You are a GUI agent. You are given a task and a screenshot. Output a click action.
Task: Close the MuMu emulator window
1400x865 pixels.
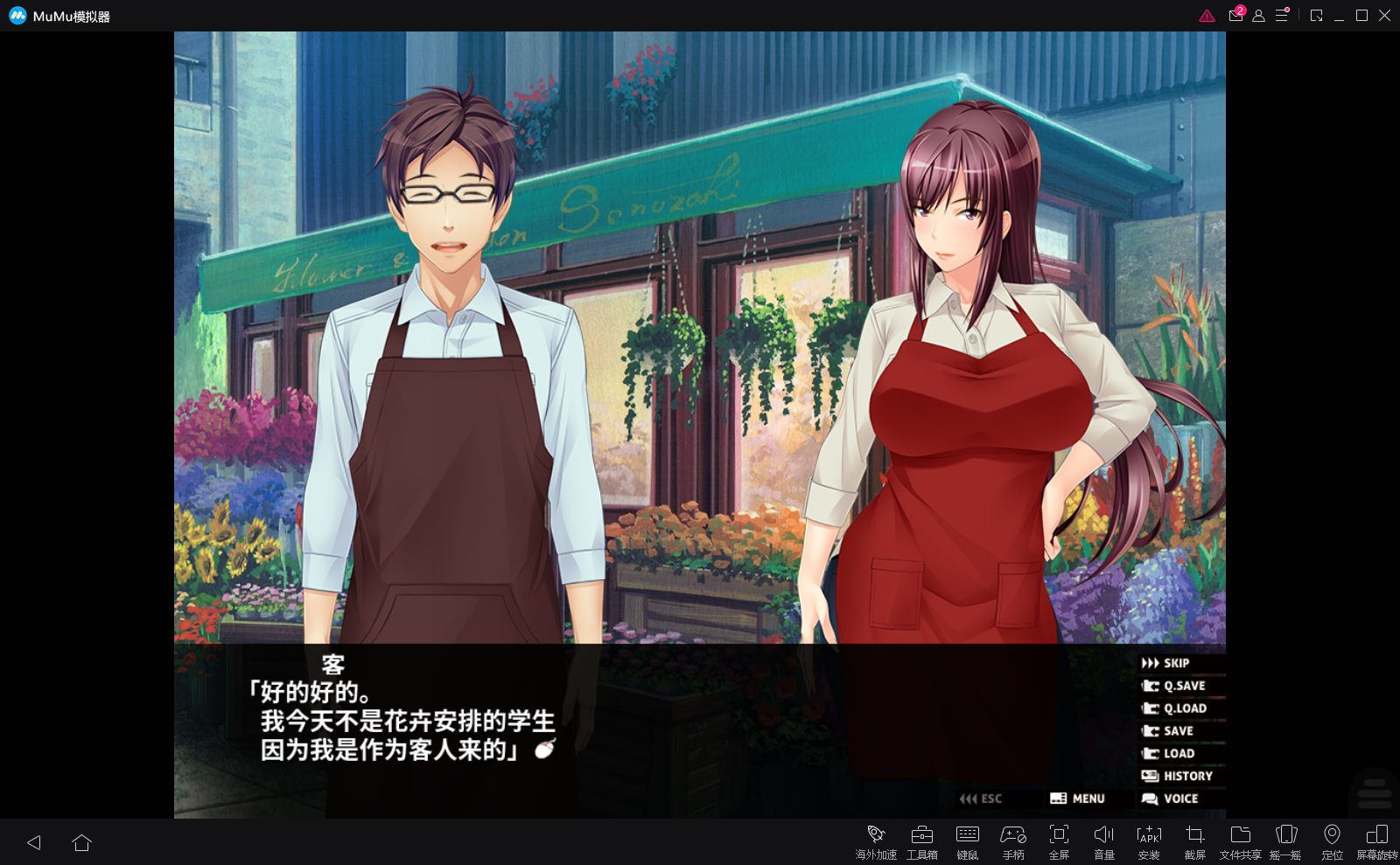pos(1384,16)
